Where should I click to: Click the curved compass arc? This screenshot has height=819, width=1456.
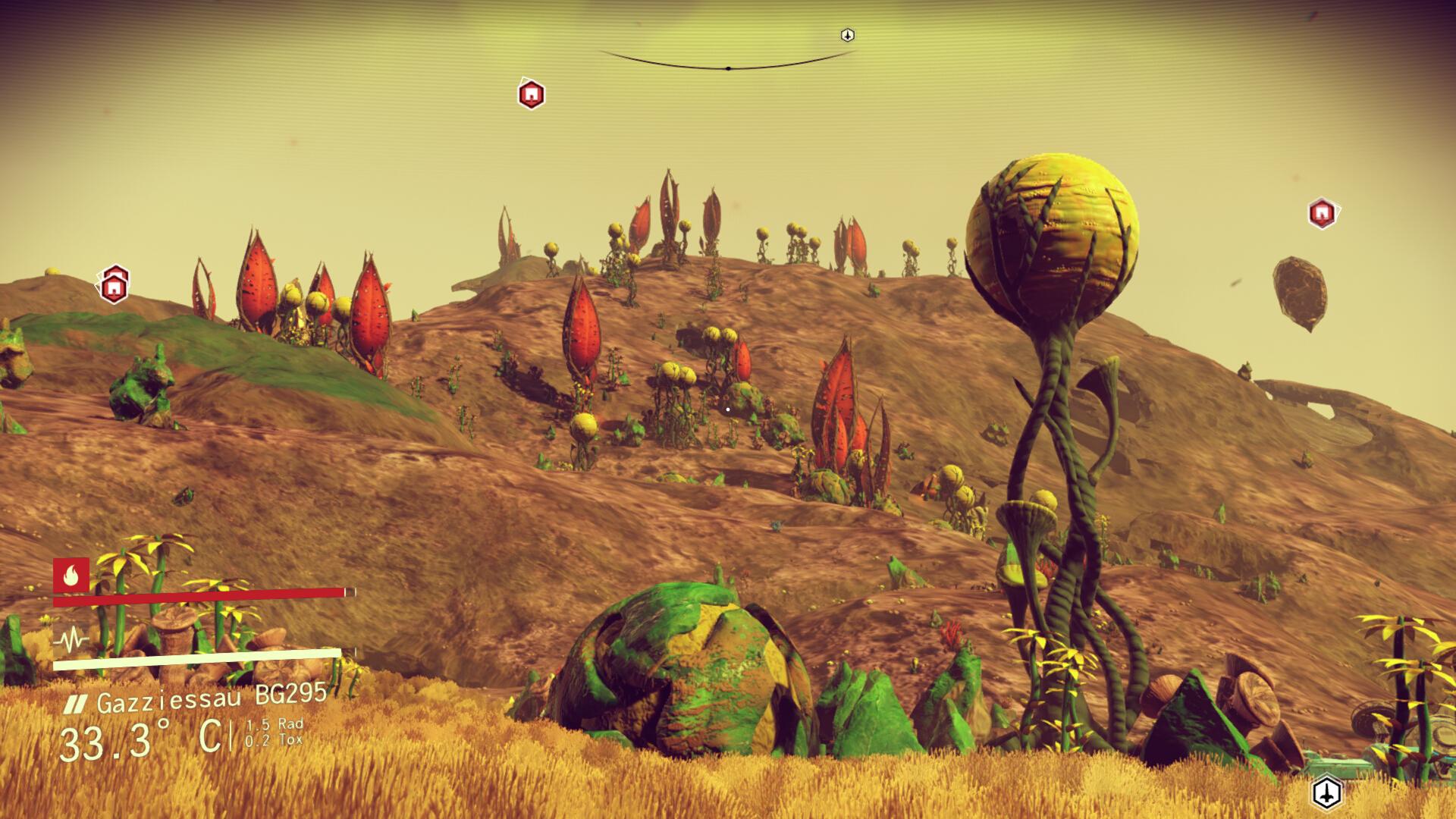pos(728,65)
